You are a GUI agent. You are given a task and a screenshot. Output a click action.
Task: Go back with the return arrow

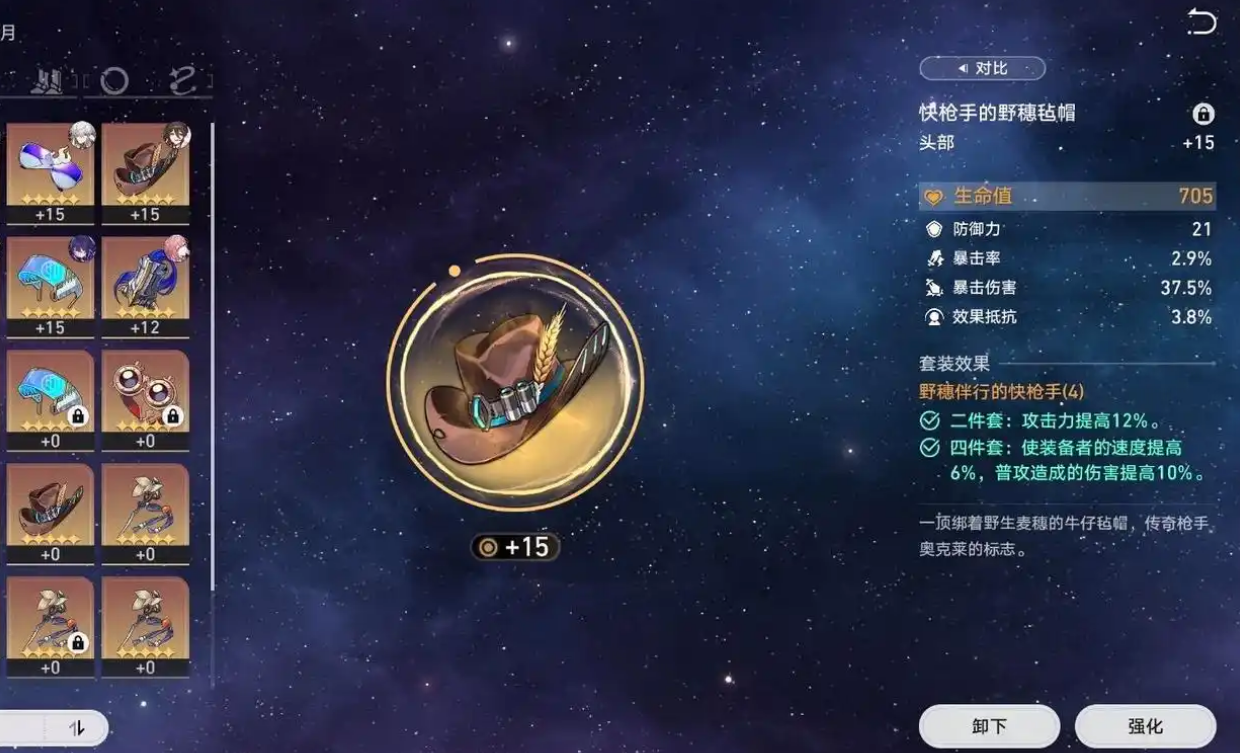[1200, 22]
